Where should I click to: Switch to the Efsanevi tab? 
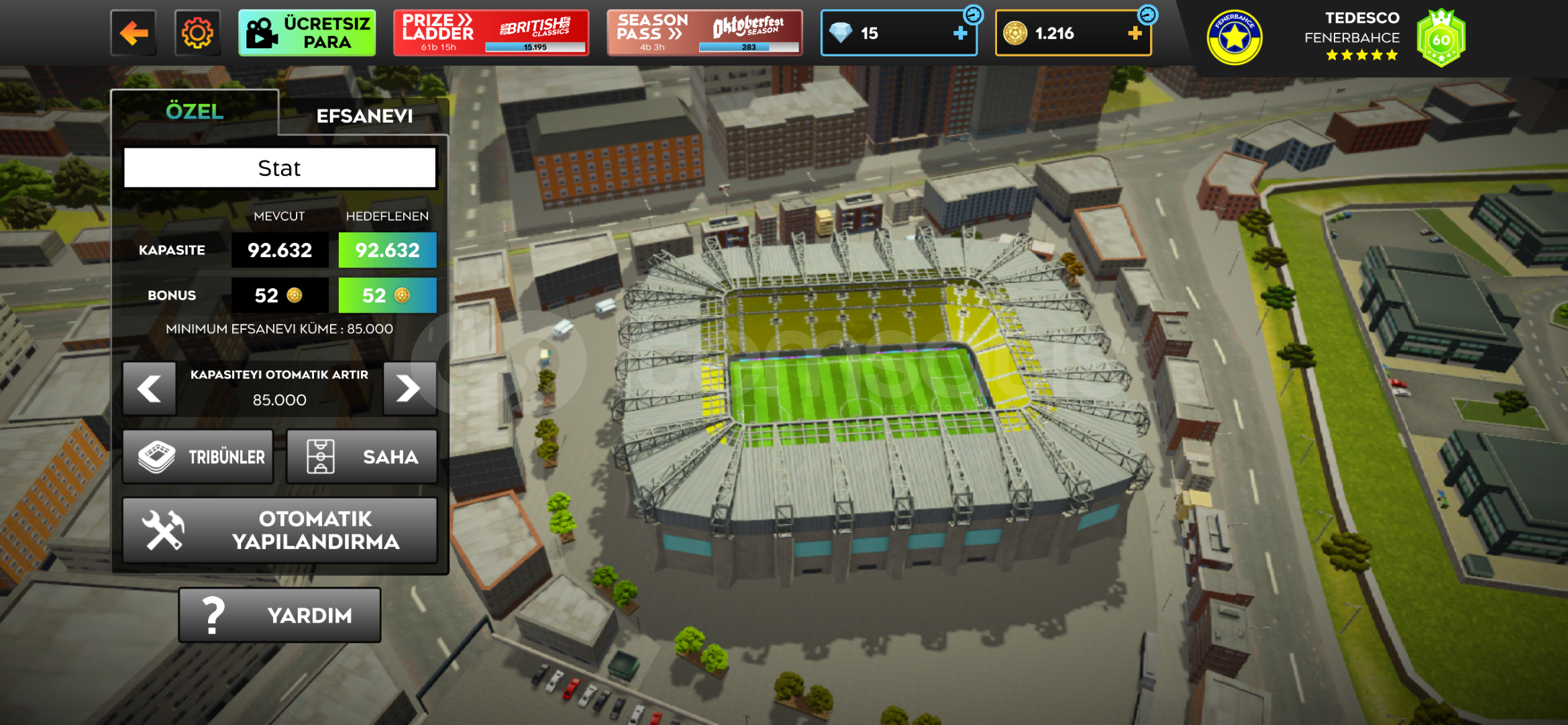pyautogui.click(x=364, y=116)
